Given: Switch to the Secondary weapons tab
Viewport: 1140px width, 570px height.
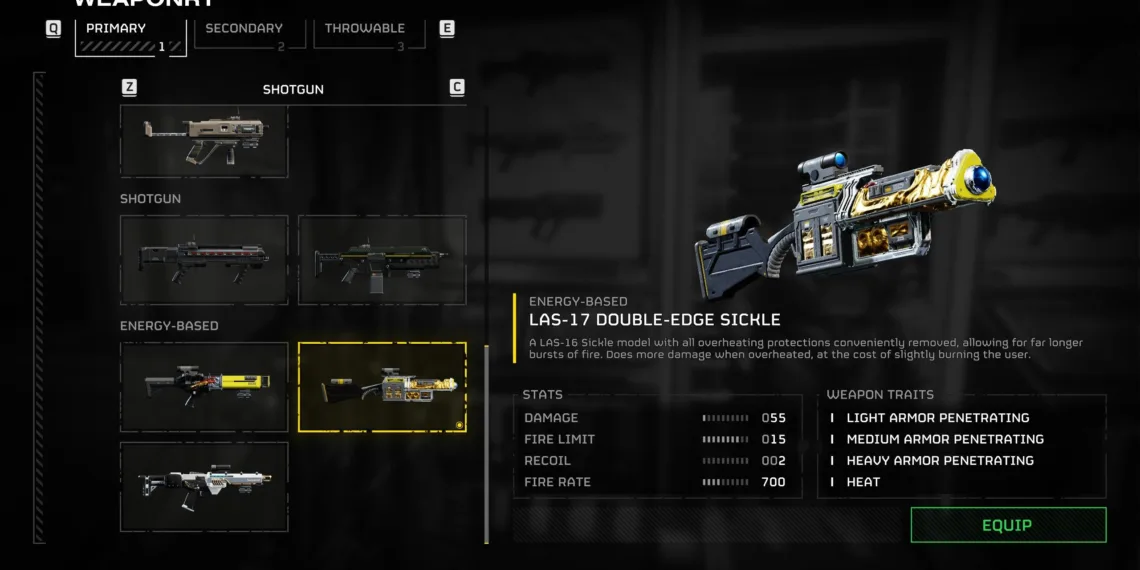Looking at the screenshot, I should coord(244,36).
